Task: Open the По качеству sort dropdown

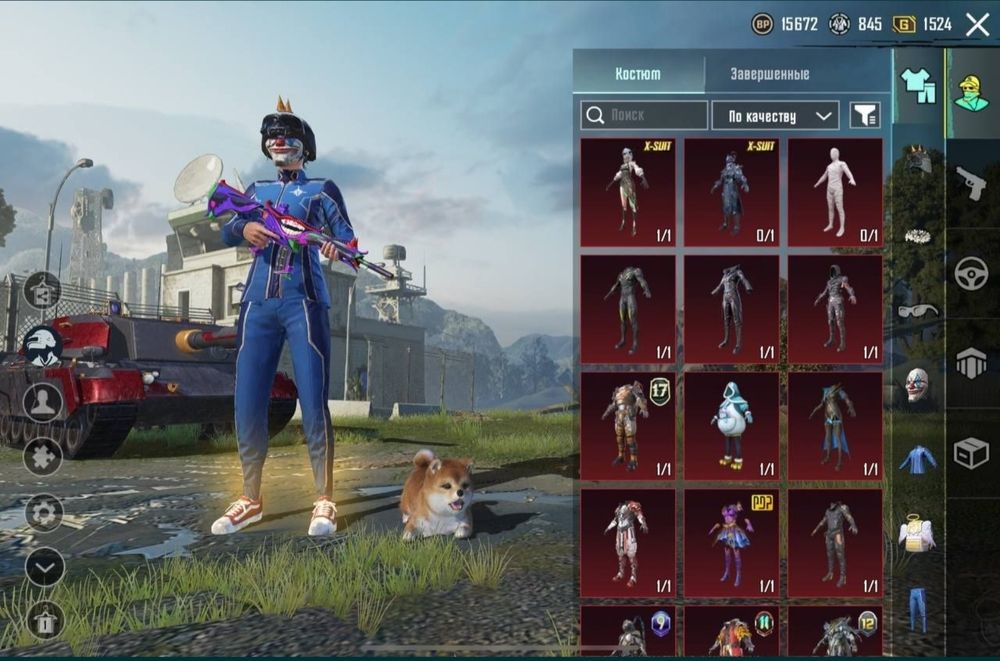Action: [775, 116]
